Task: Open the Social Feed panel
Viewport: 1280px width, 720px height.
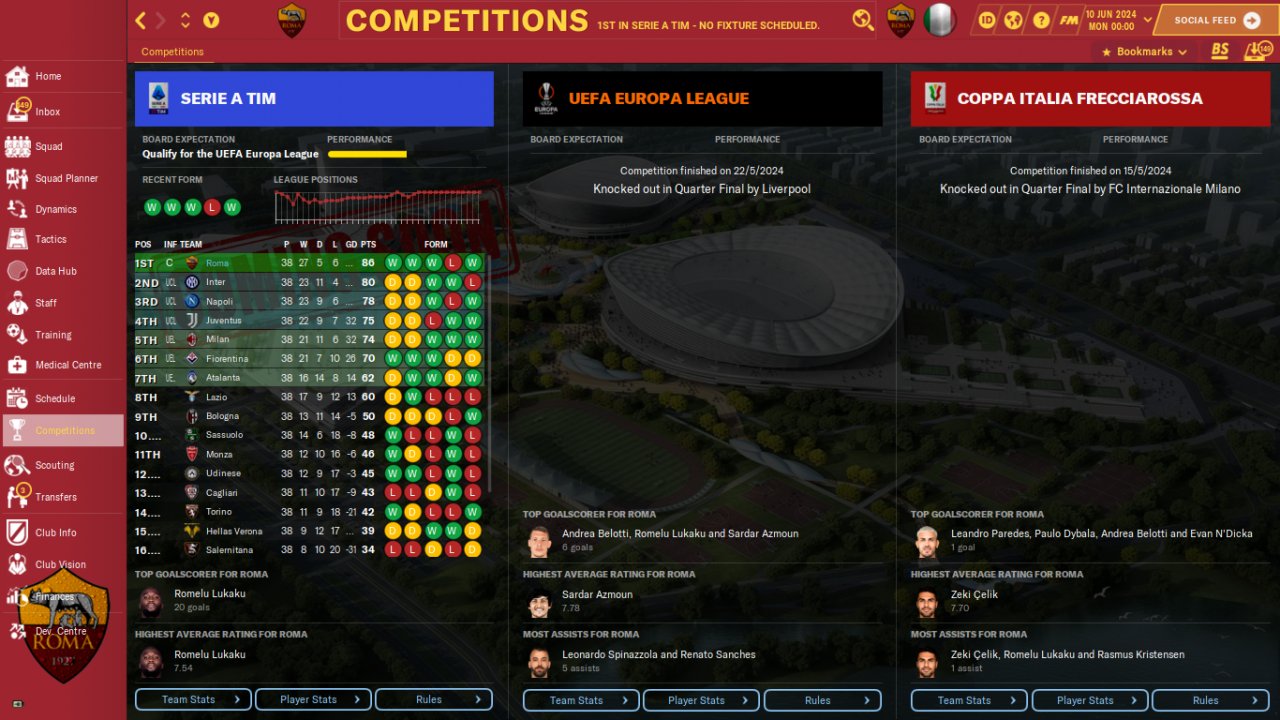Action: (1214, 20)
